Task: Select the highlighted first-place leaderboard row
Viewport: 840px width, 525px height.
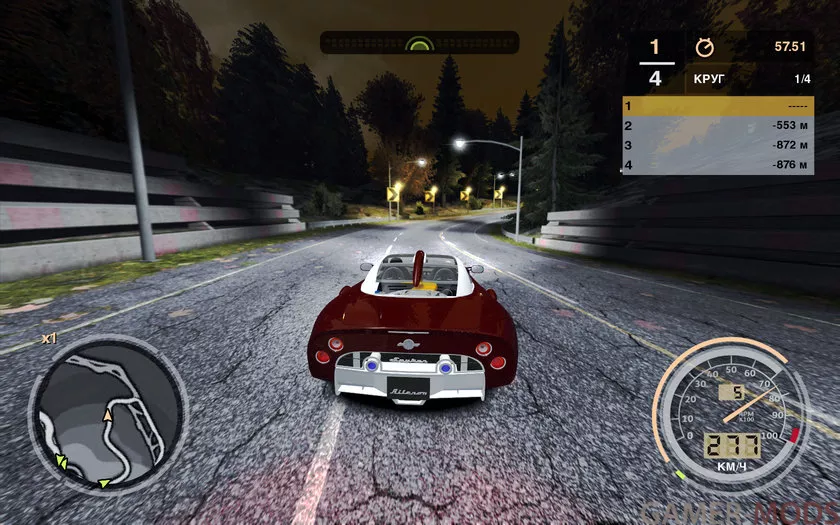Action: point(718,106)
